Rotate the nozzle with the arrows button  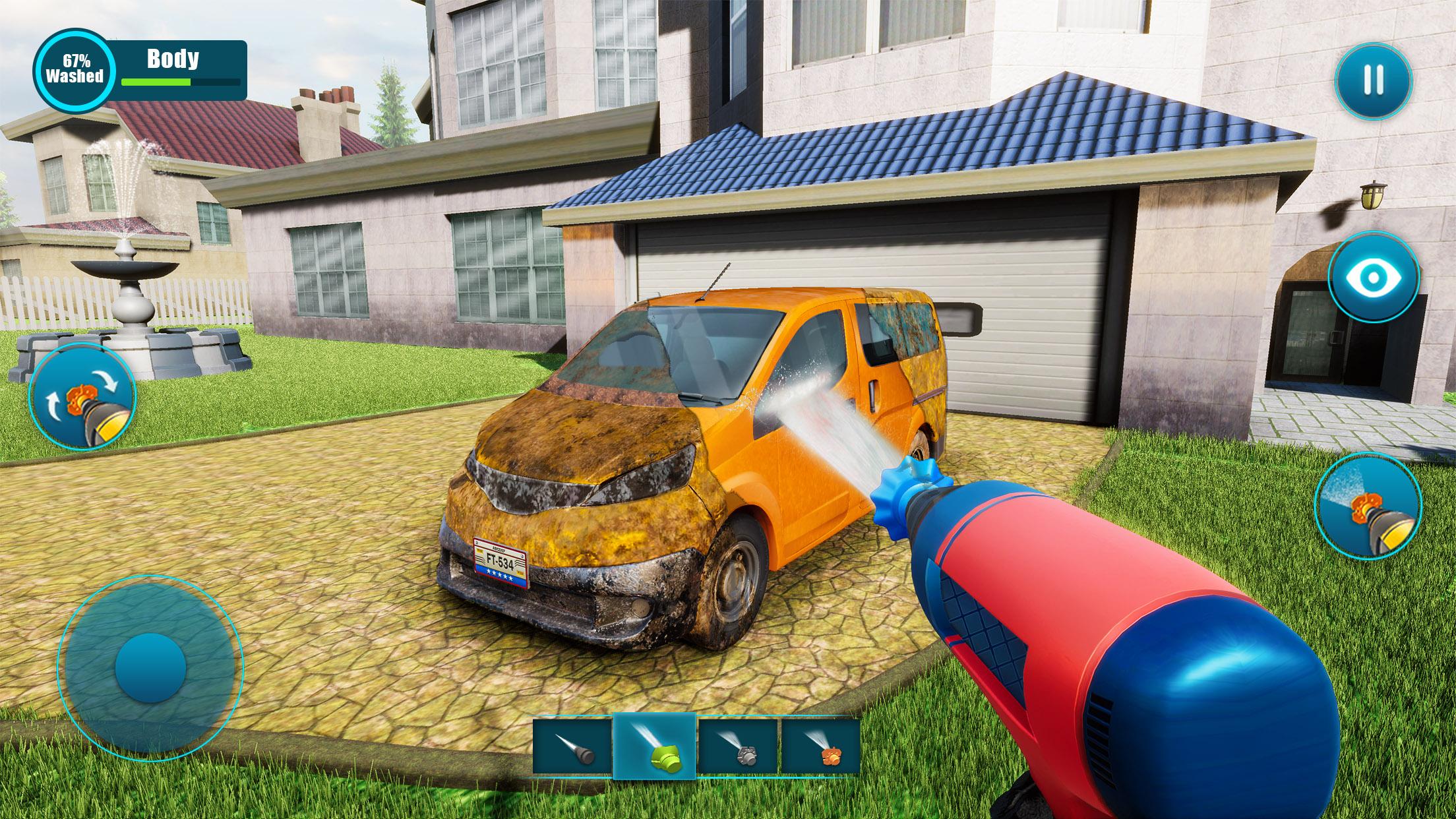82,397
